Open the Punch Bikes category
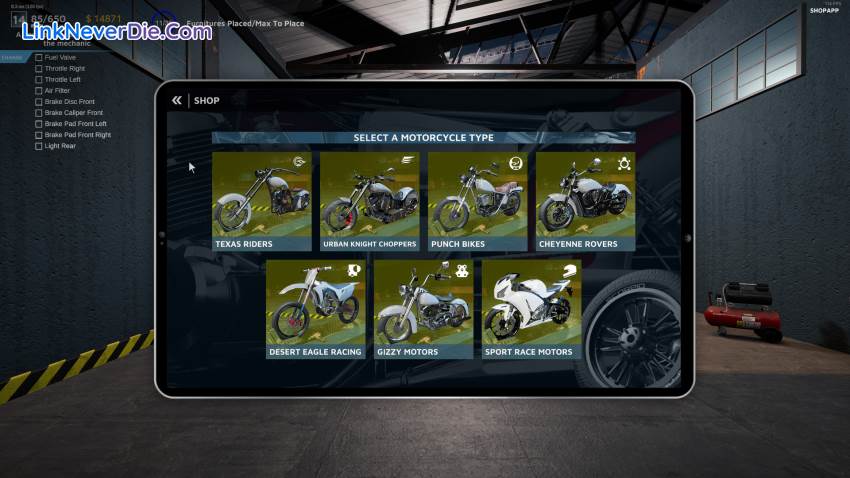This screenshot has width=850, height=478. pyautogui.click(x=478, y=200)
